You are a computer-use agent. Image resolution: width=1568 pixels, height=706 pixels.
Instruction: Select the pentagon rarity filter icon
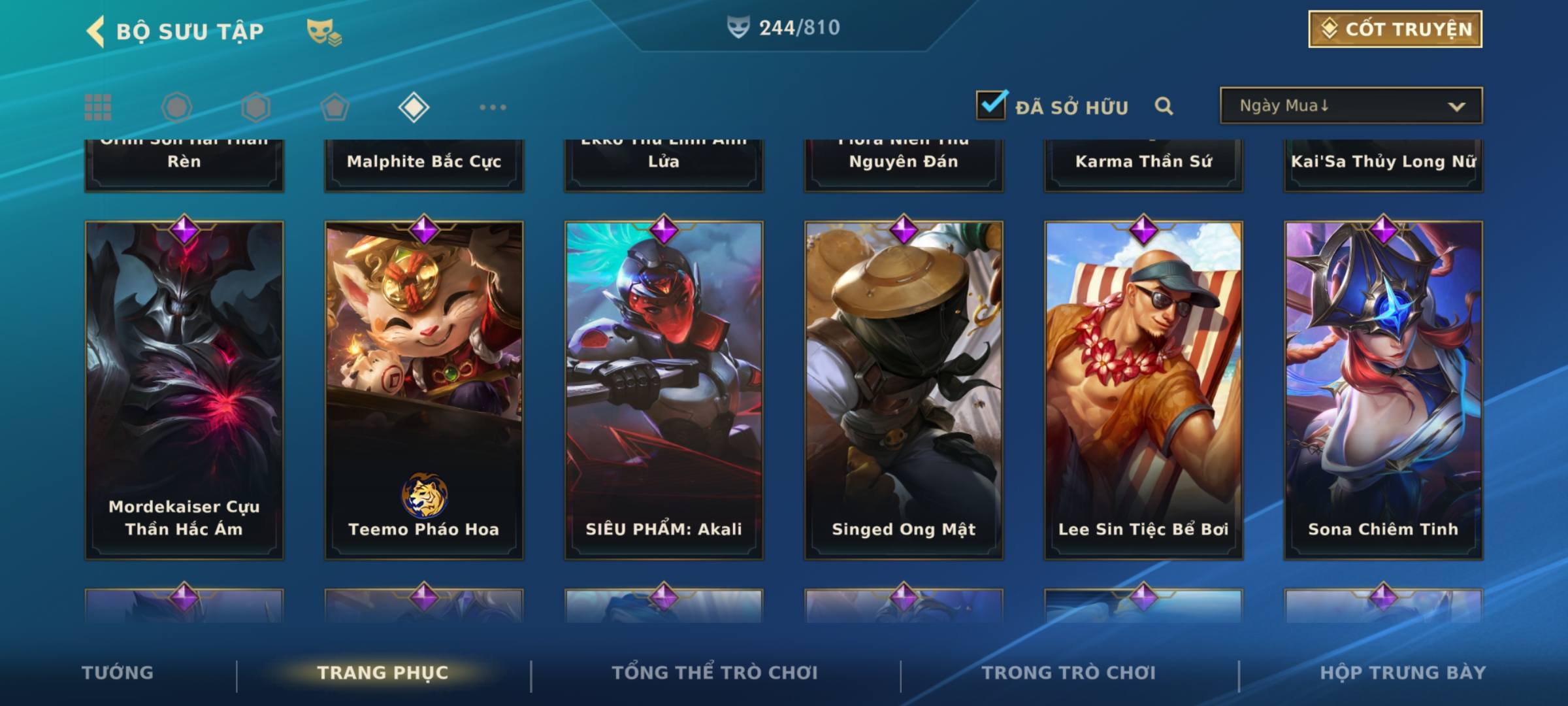(x=335, y=107)
